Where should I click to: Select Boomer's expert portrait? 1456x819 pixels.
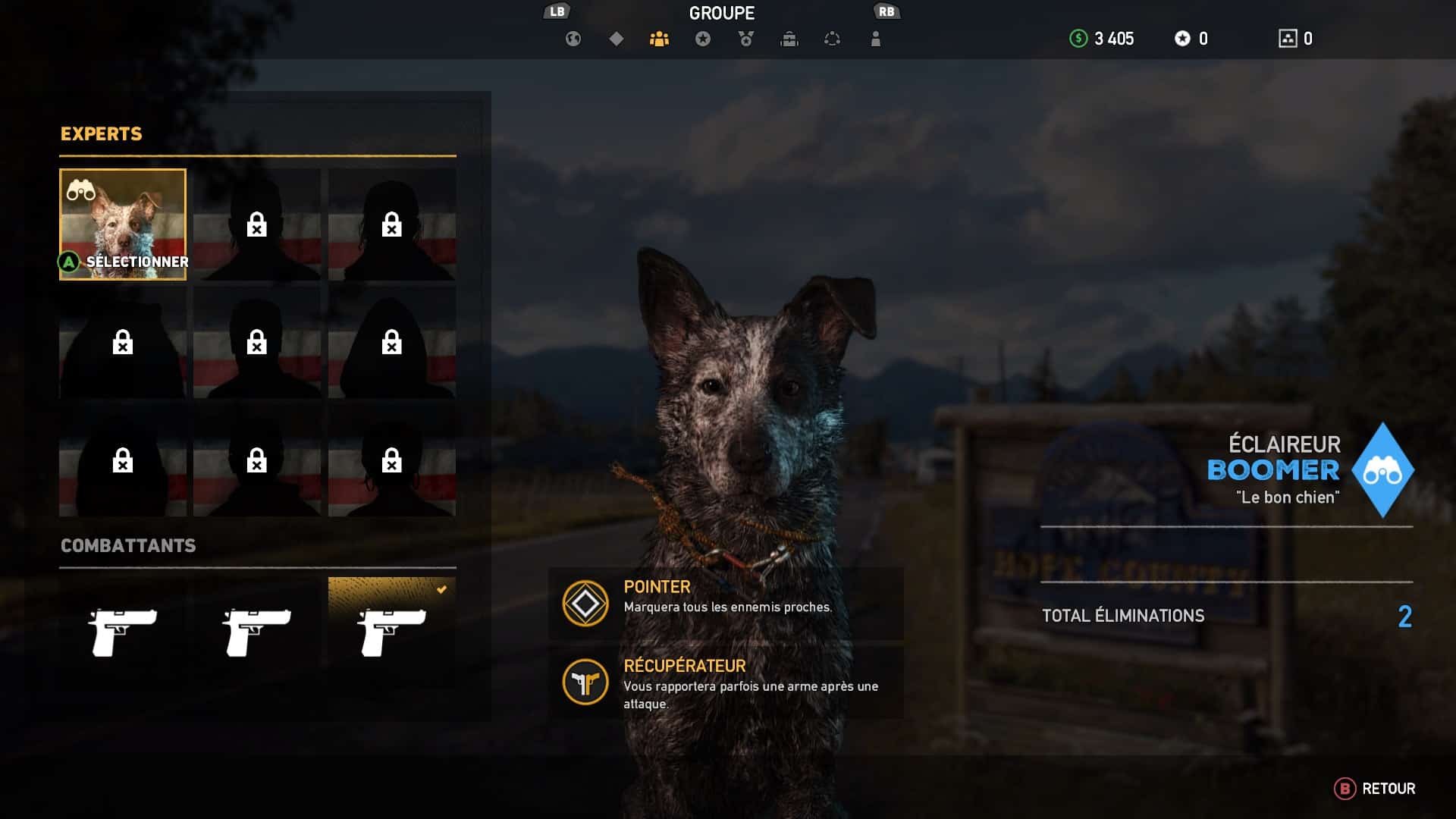(x=123, y=224)
